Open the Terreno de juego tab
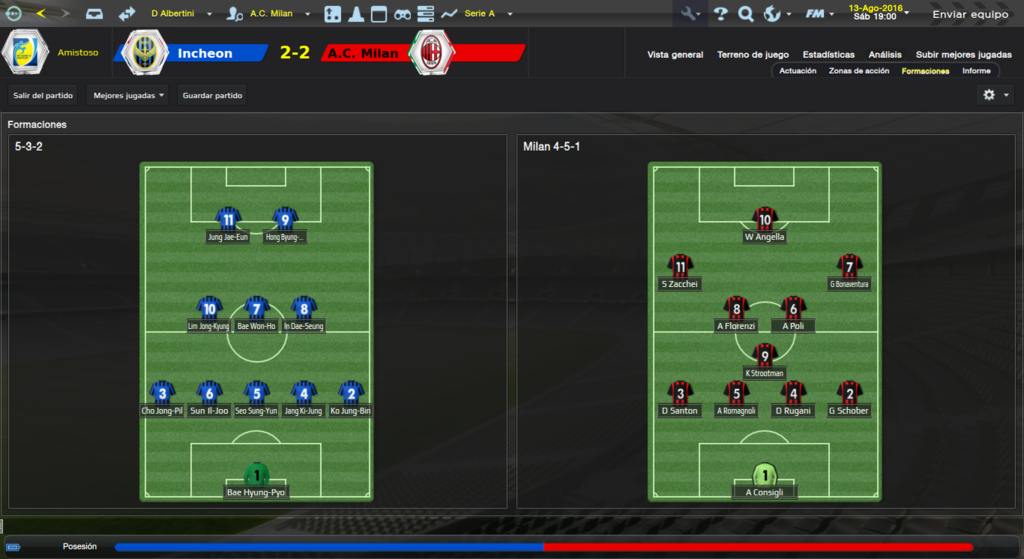Viewport: 1024px width, 559px height. (753, 54)
